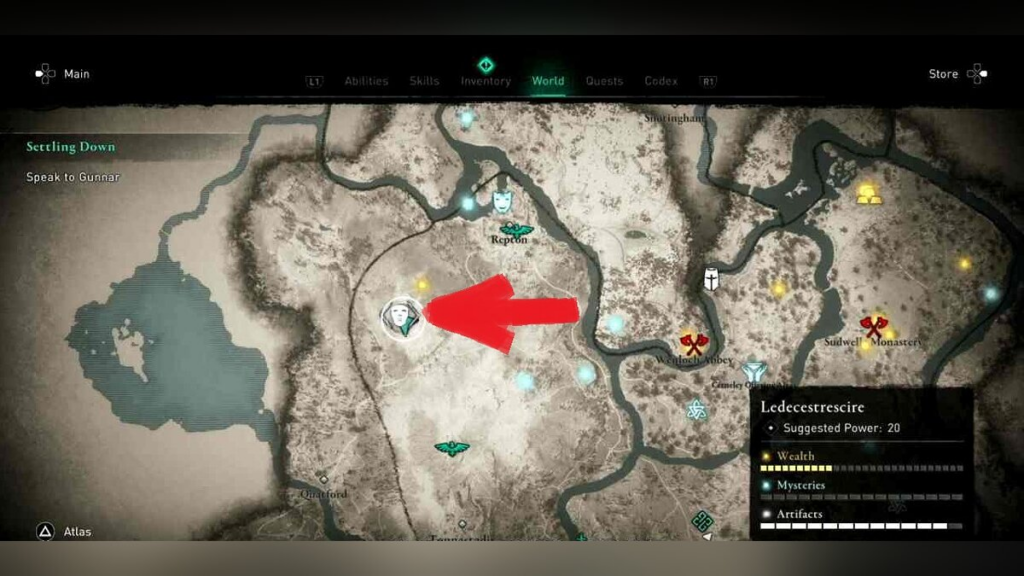Select the southern raven synchronization point

(x=452, y=448)
